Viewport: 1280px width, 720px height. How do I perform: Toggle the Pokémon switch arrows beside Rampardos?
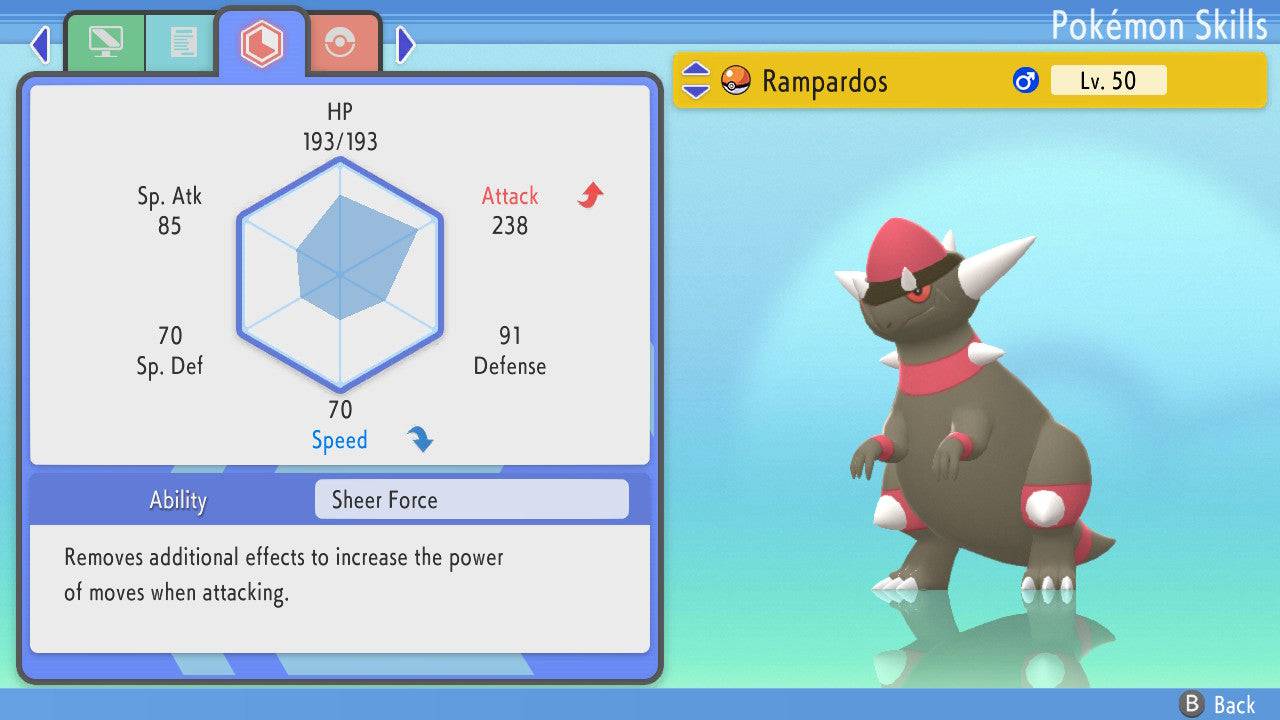(695, 81)
